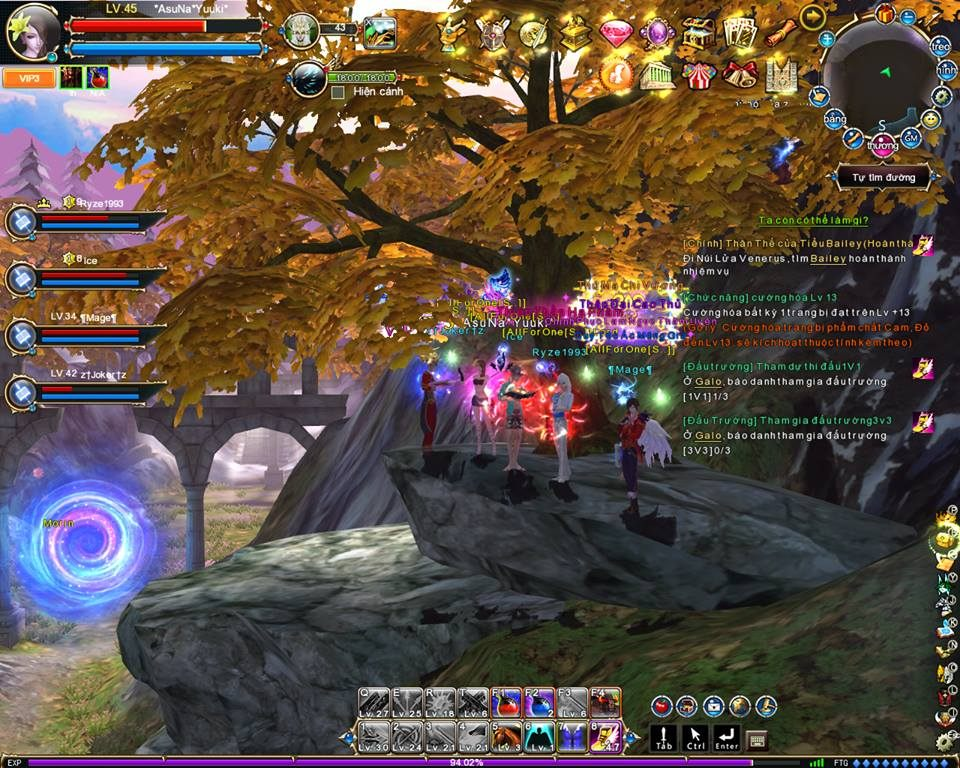This screenshot has width=960, height=768.
Task: Activate the horse mount skill in slot 5
Action: pyautogui.click(x=506, y=737)
